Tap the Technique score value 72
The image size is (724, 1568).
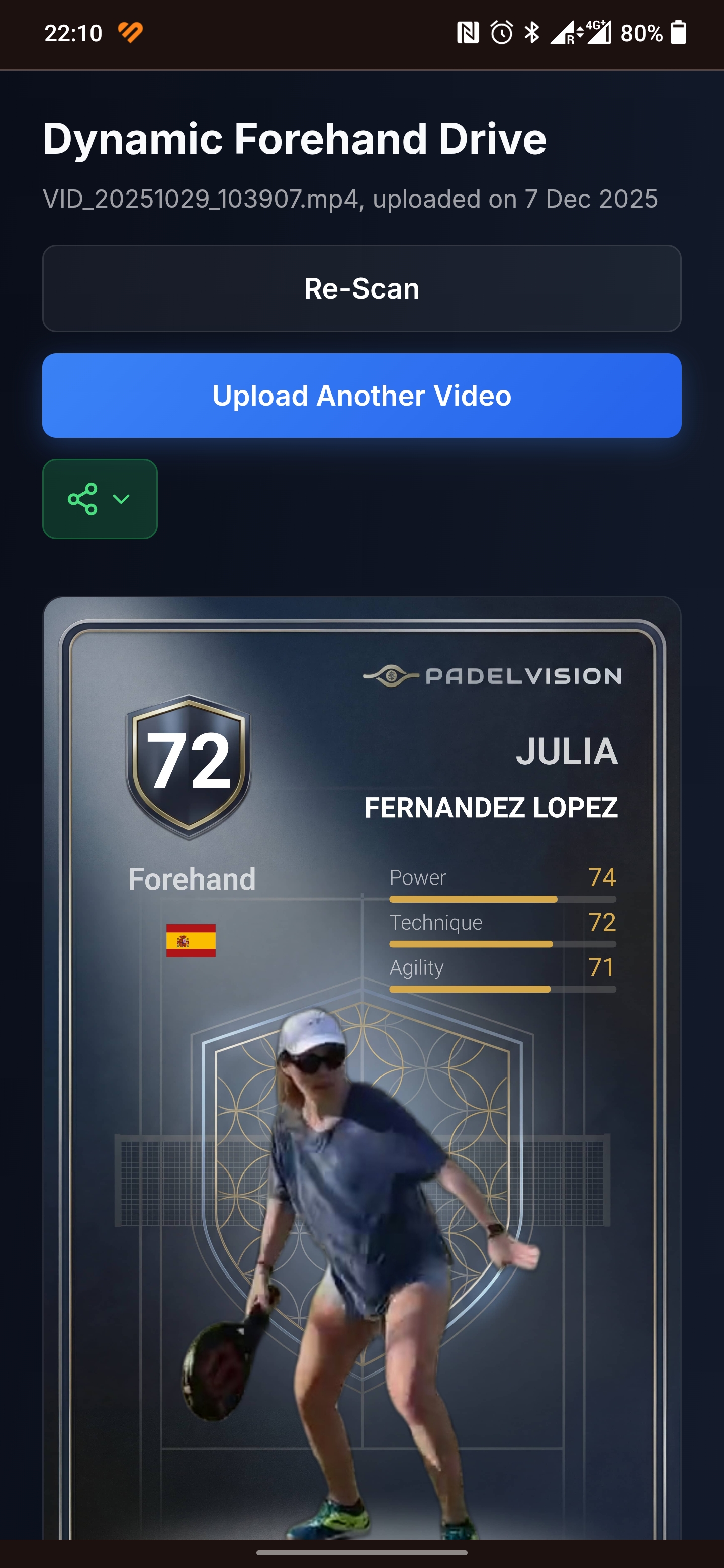(x=603, y=923)
